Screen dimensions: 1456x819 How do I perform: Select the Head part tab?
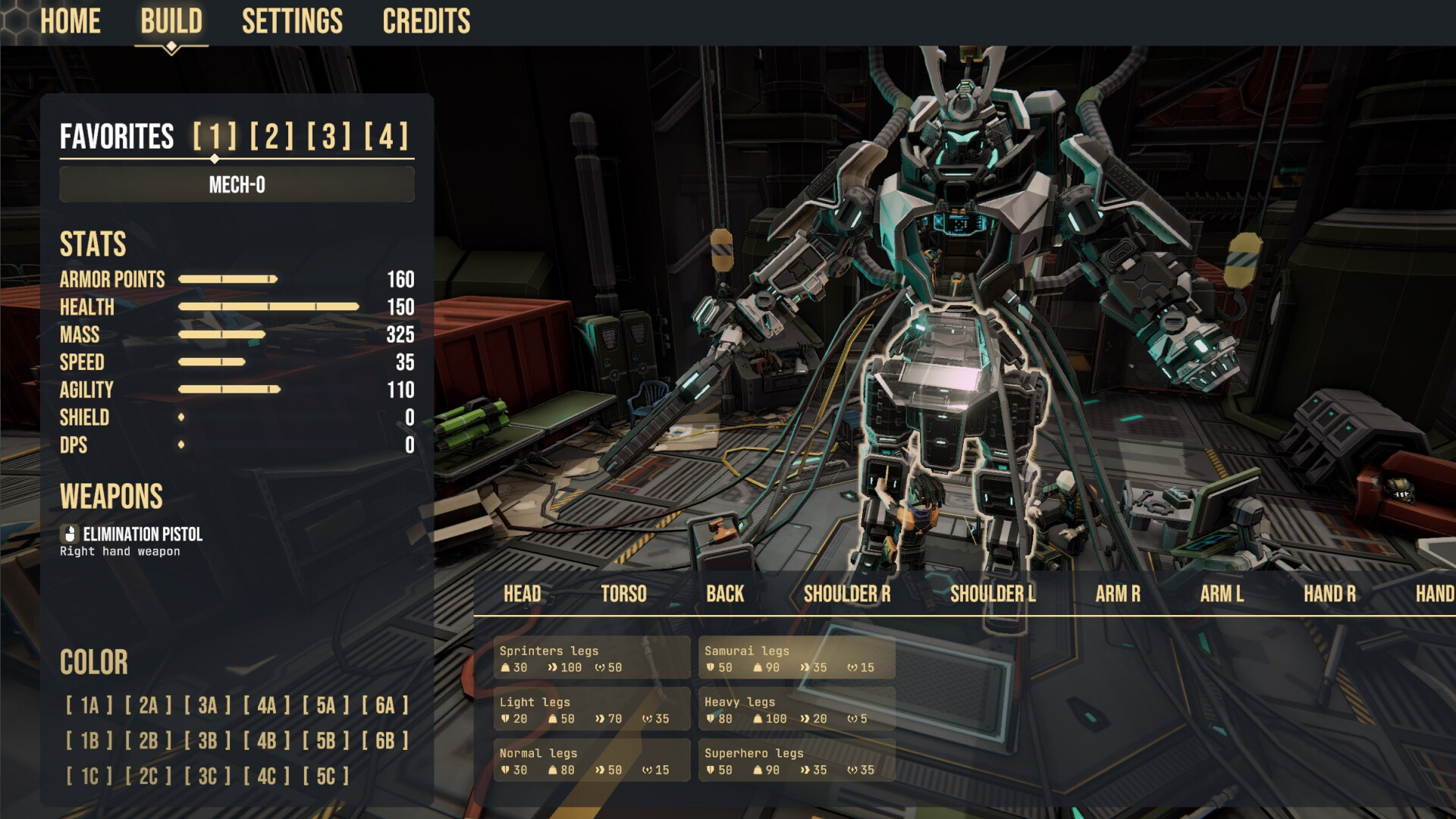pos(522,594)
